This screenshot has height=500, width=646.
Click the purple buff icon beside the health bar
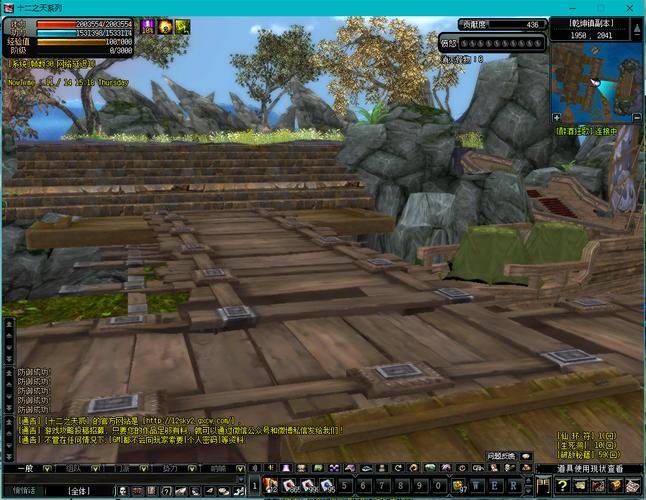click(x=148, y=26)
